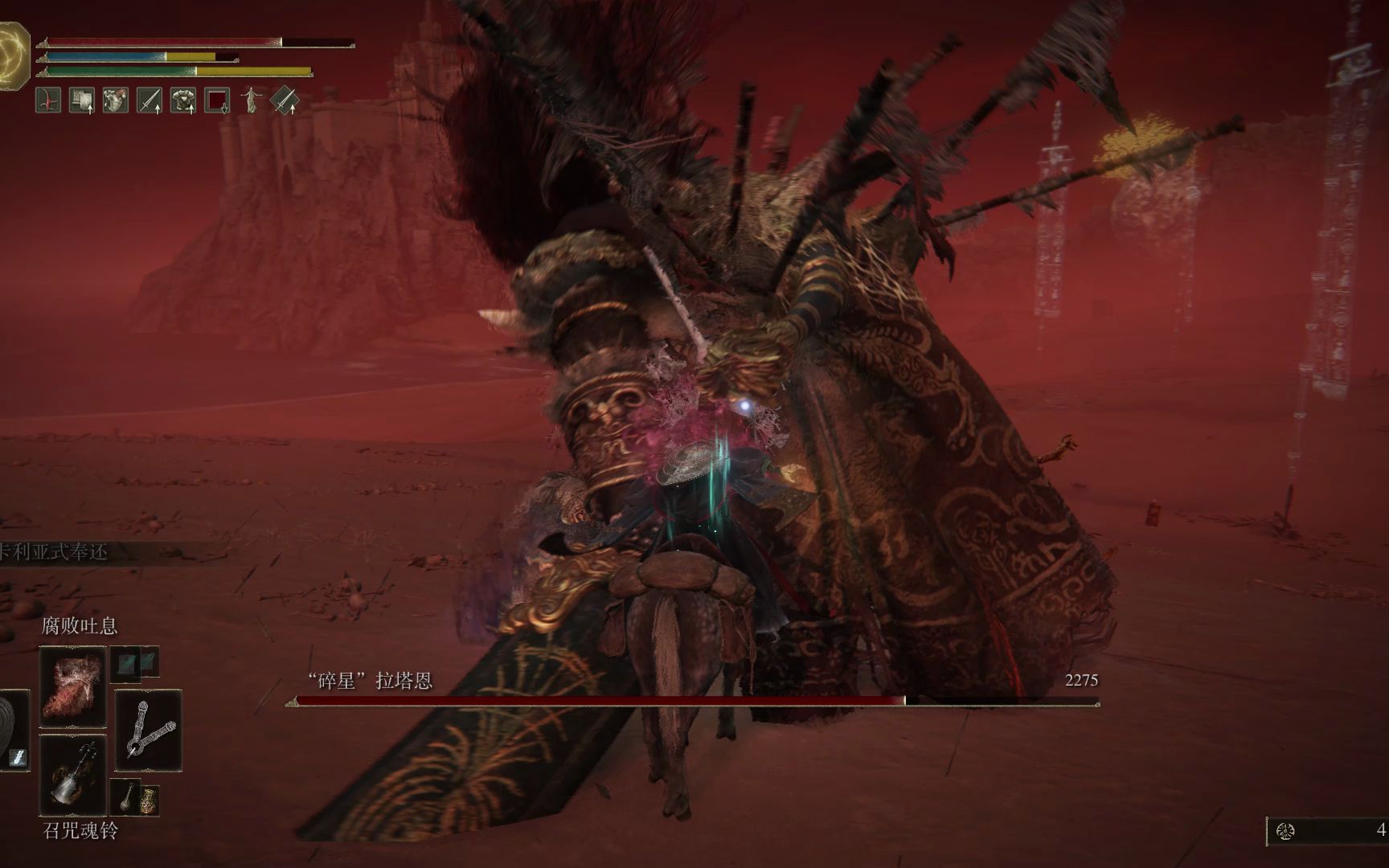Viewport: 1389px width, 868px height.
Task: Click the golden round emblem beside the bars
Action: [13, 55]
